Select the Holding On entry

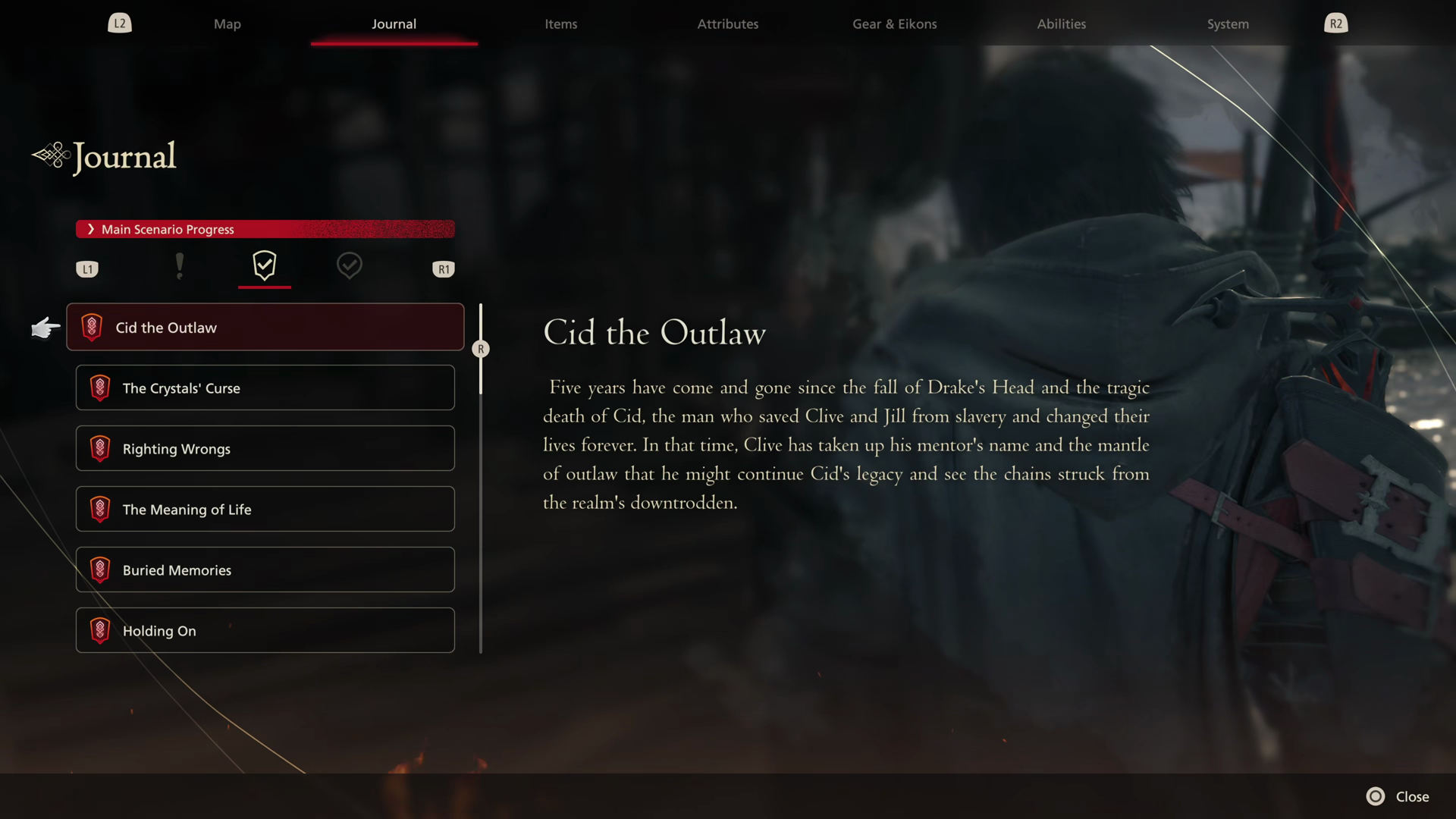(265, 630)
